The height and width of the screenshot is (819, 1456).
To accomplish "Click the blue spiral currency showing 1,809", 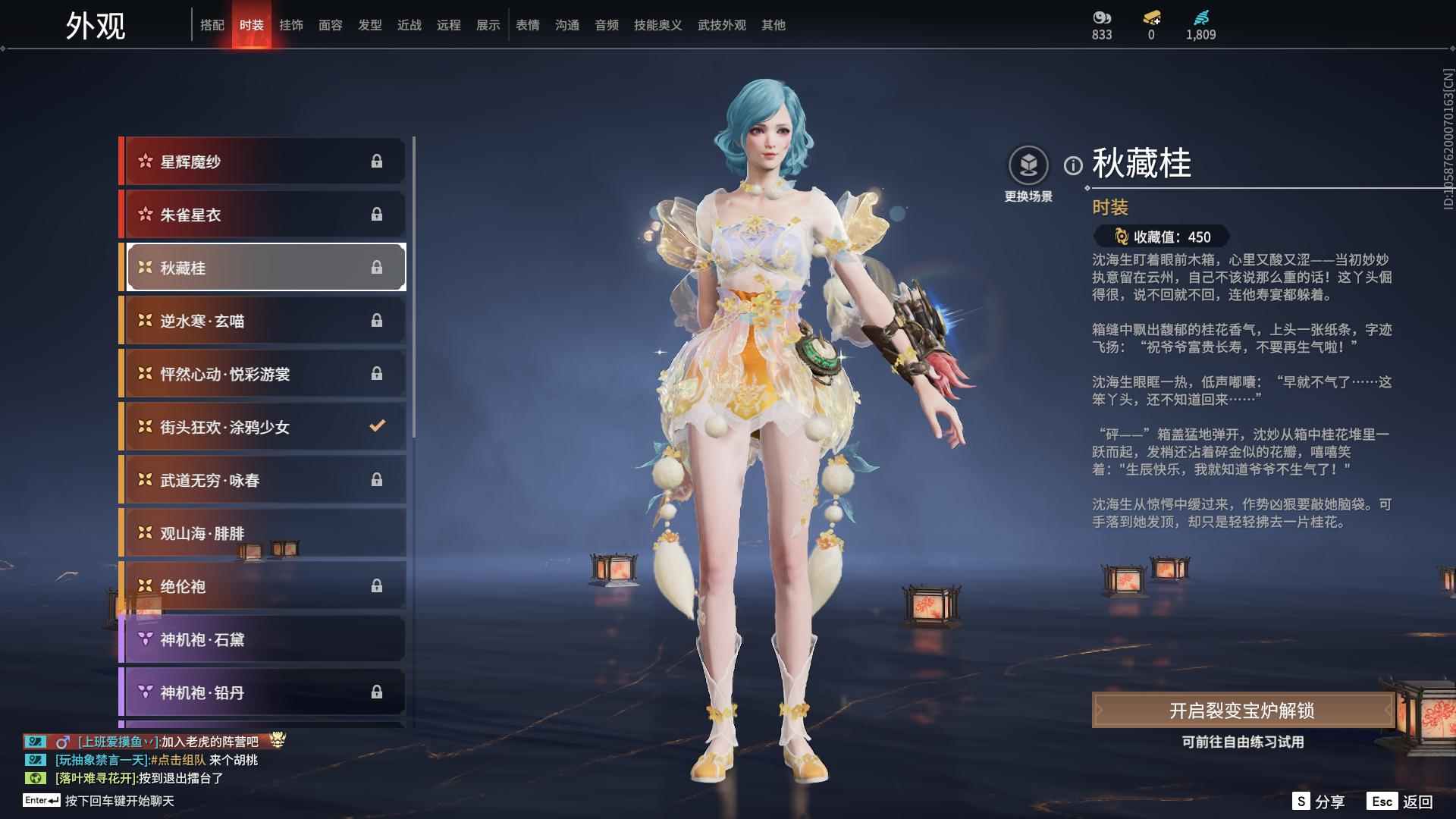I will click(x=1200, y=17).
